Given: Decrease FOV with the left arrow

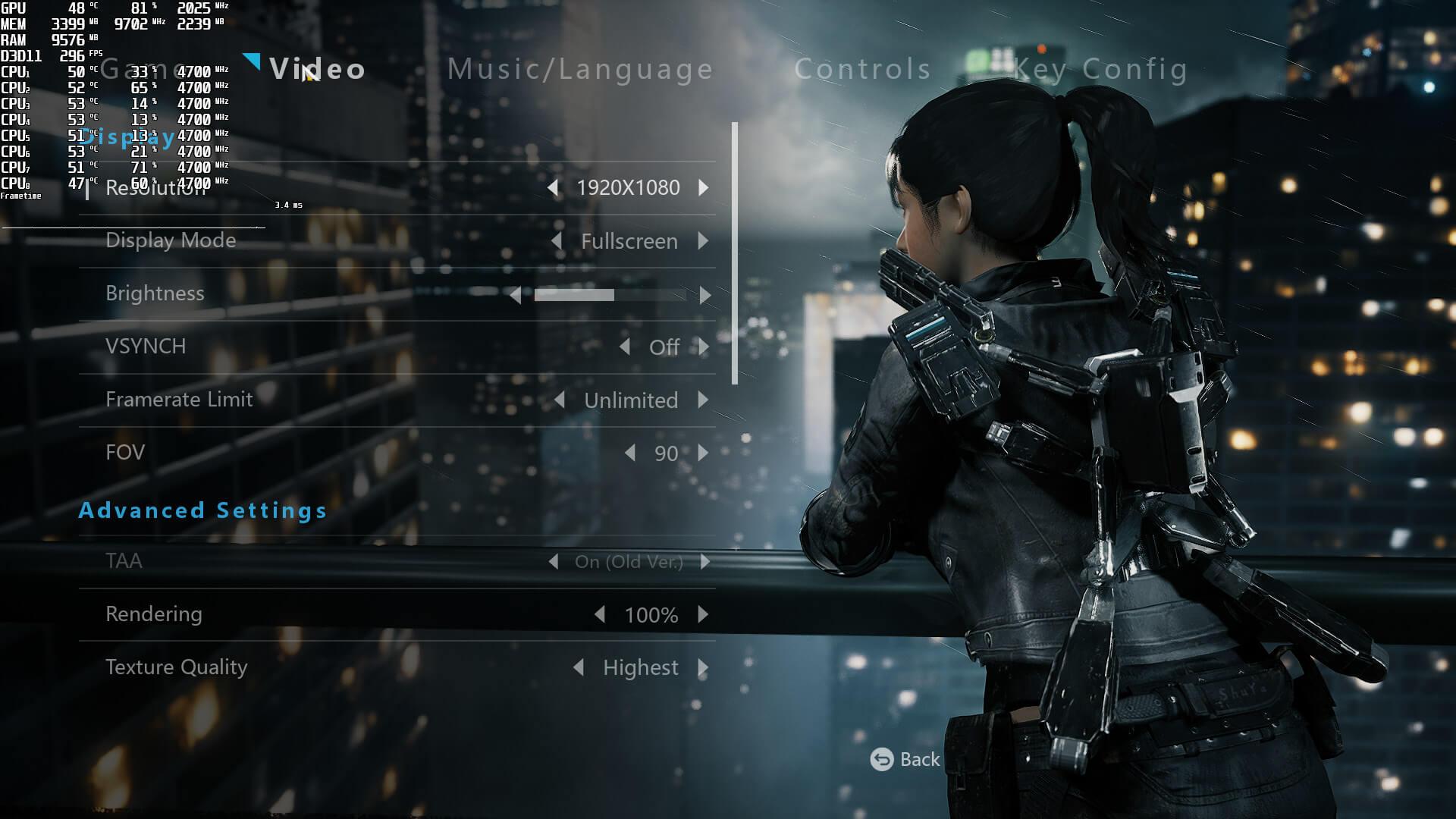Looking at the screenshot, I should tap(629, 453).
